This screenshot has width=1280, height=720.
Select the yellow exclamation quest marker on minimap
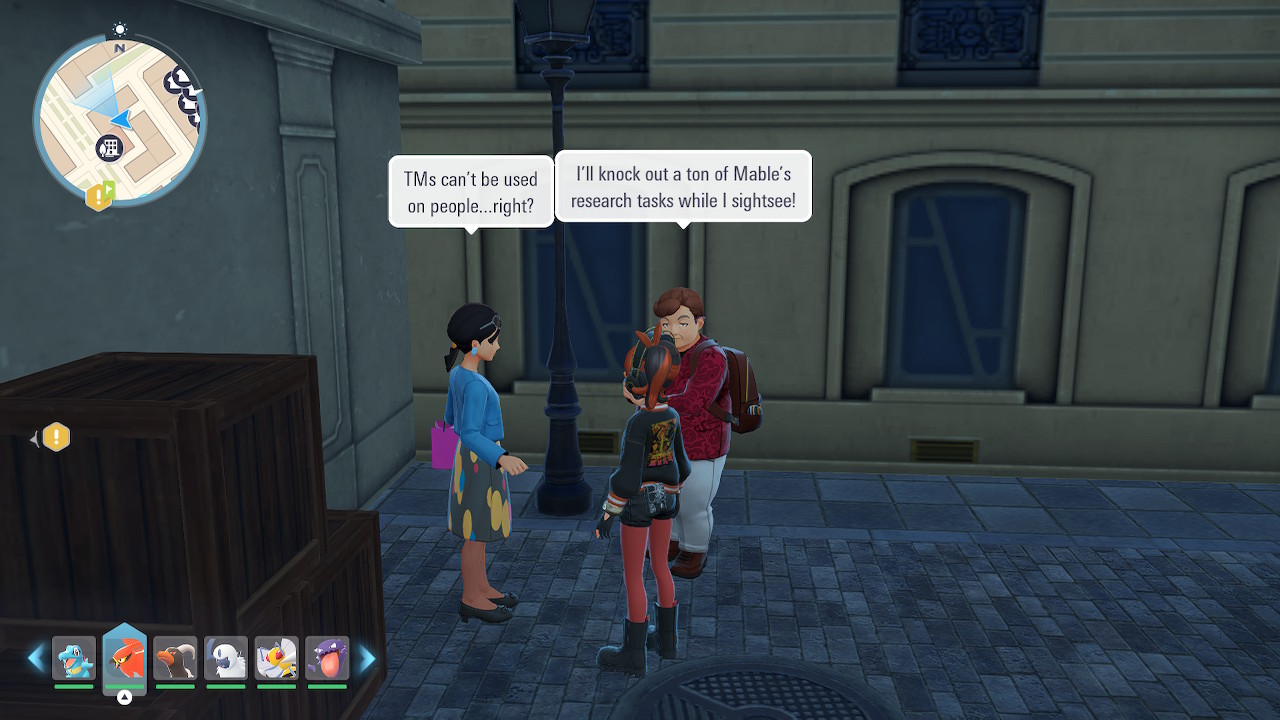(x=96, y=197)
